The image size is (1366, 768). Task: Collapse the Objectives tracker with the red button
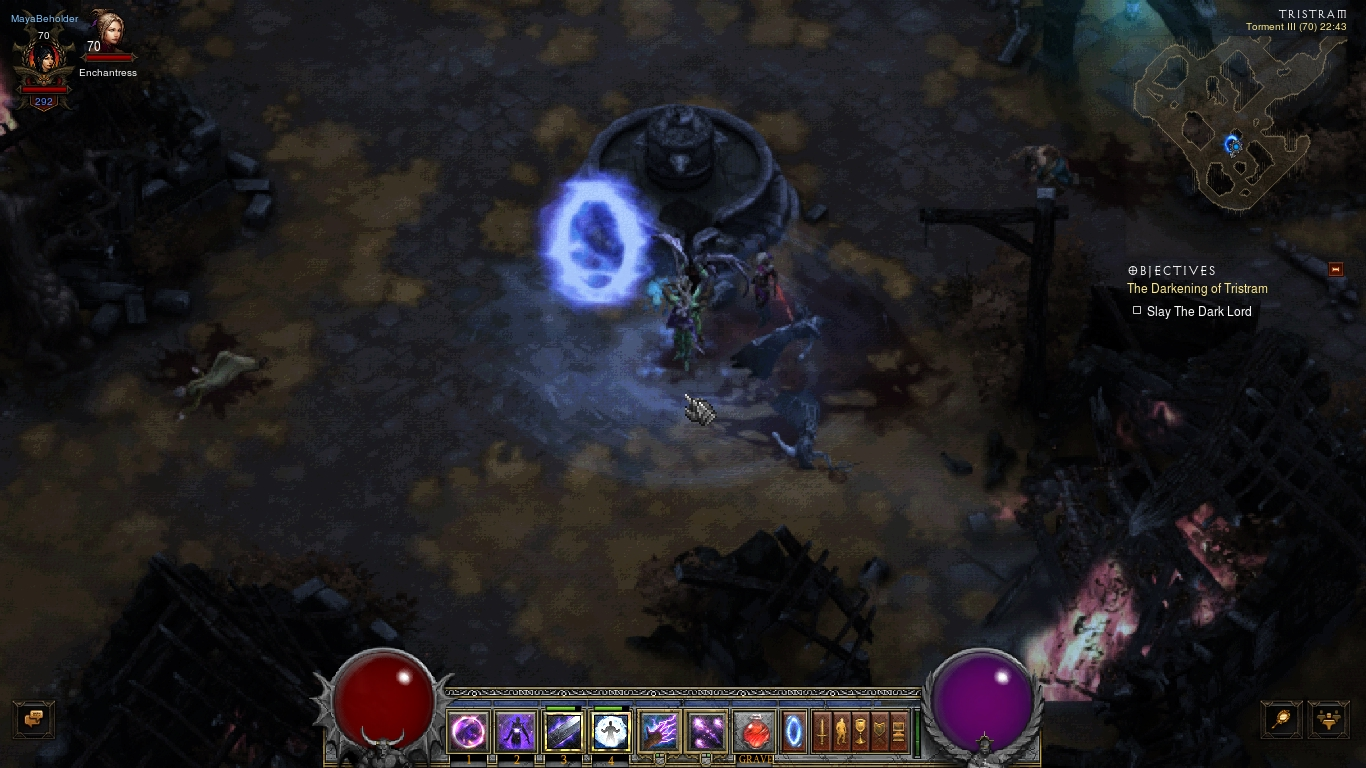pyautogui.click(x=1335, y=269)
